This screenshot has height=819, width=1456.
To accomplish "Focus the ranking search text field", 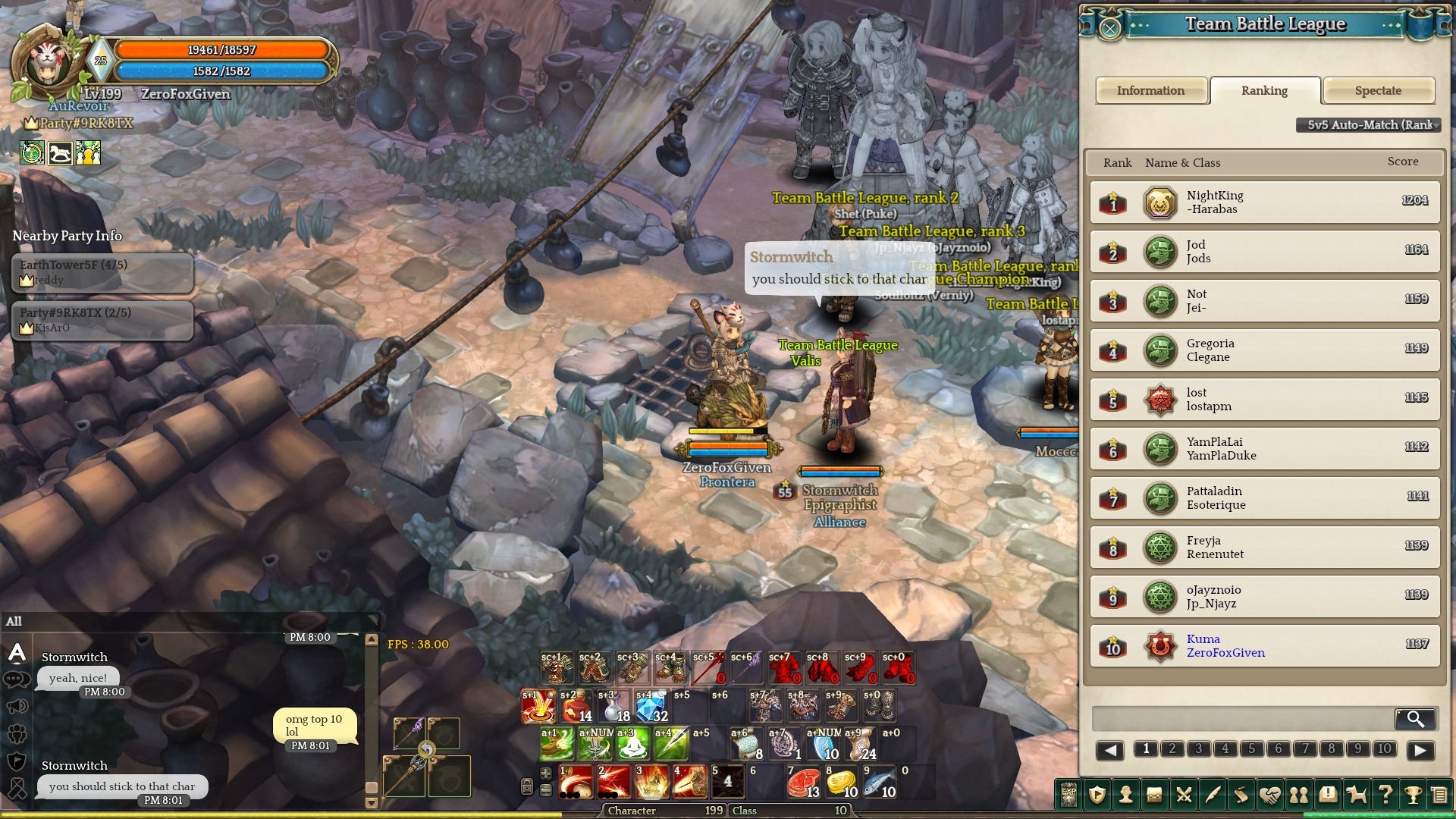I will pos(1241,718).
